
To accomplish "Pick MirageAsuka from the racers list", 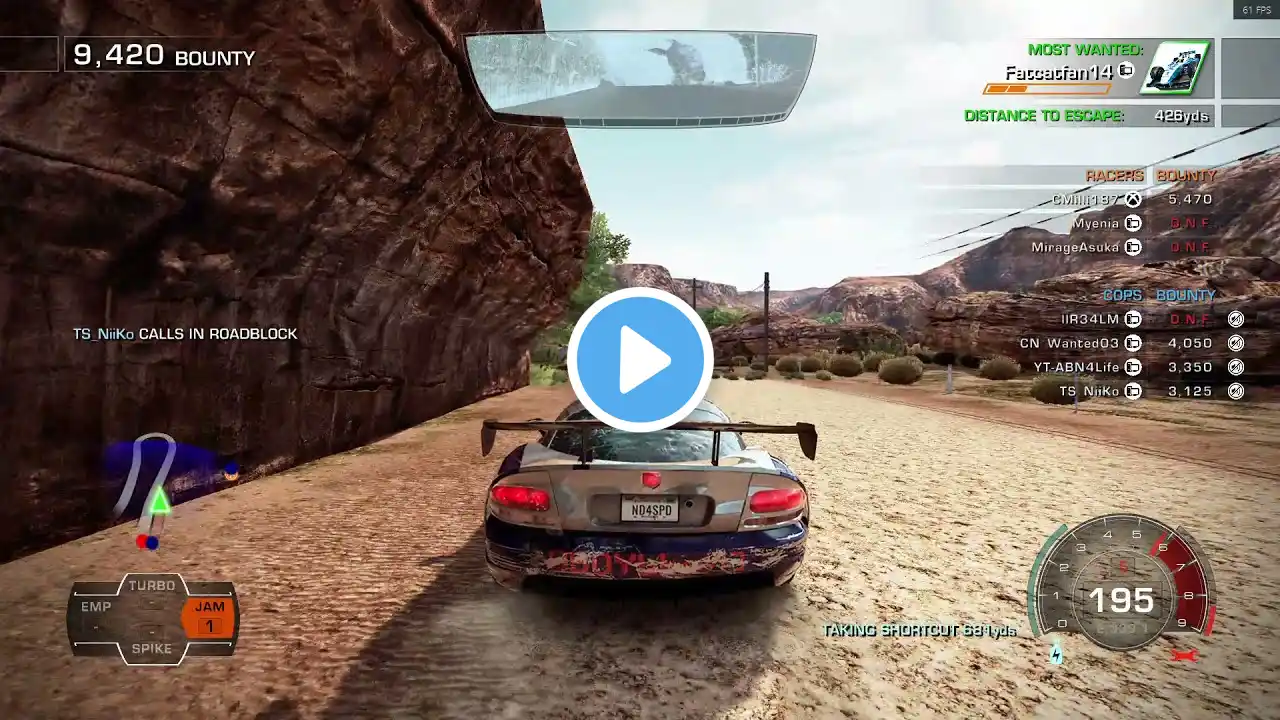I will click(1076, 247).
